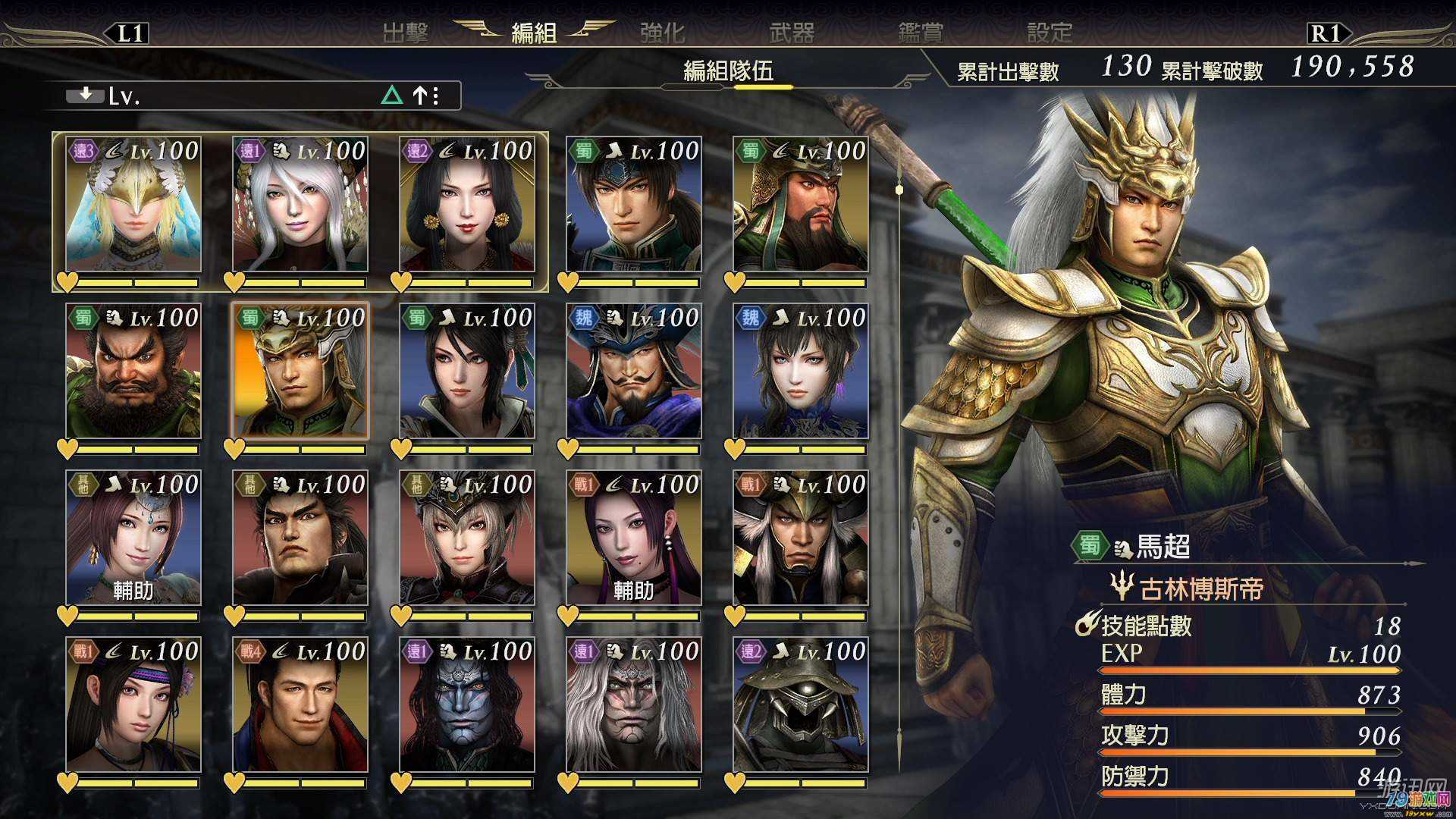This screenshot has height=819, width=1456.
Task: Select the orange-highlighted 馬超 portrait
Action: click(300, 372)
